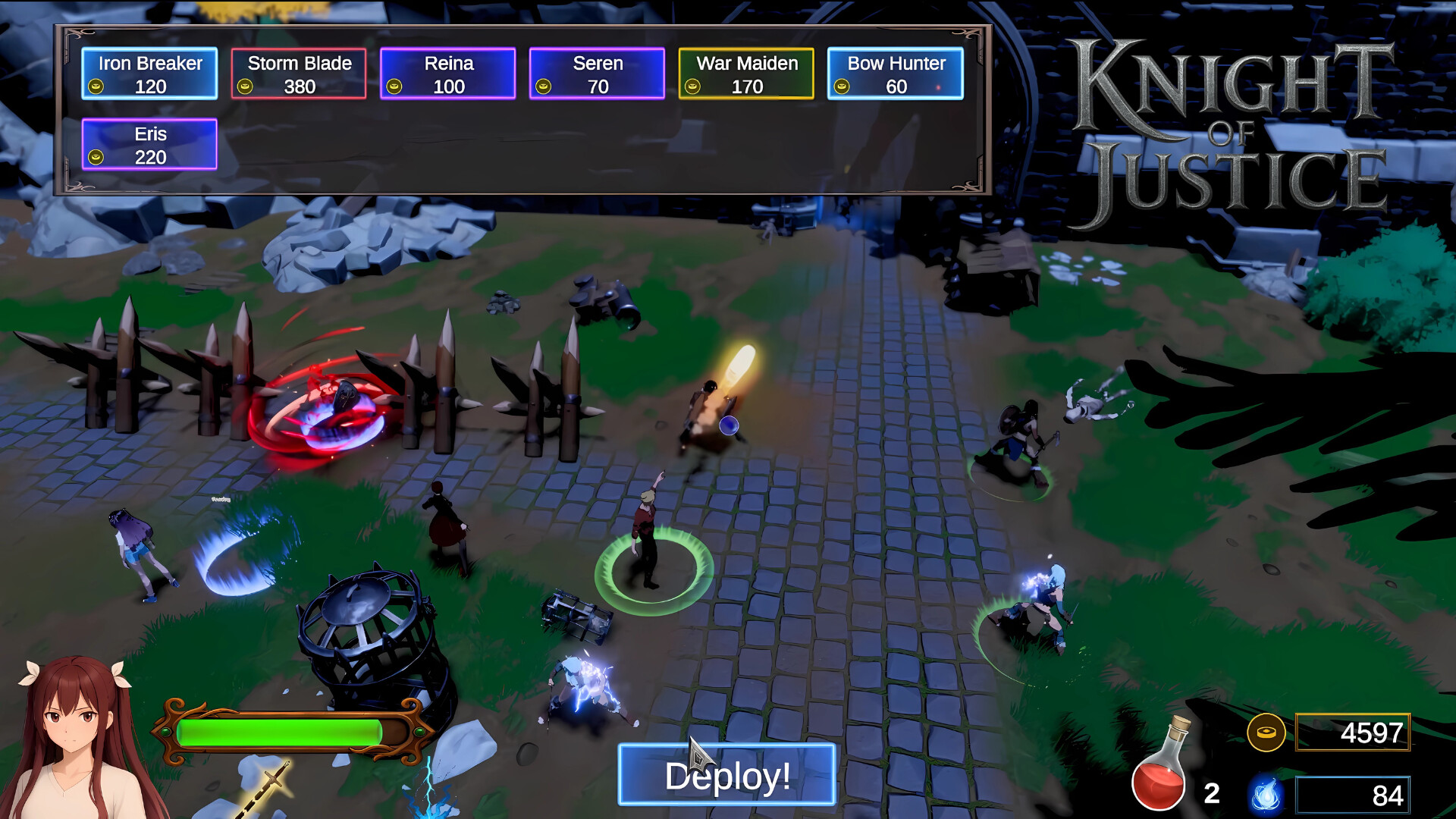Toggle selection of the Reina unit card
The height and width of the screenshot is (819, 1456).
447,73
